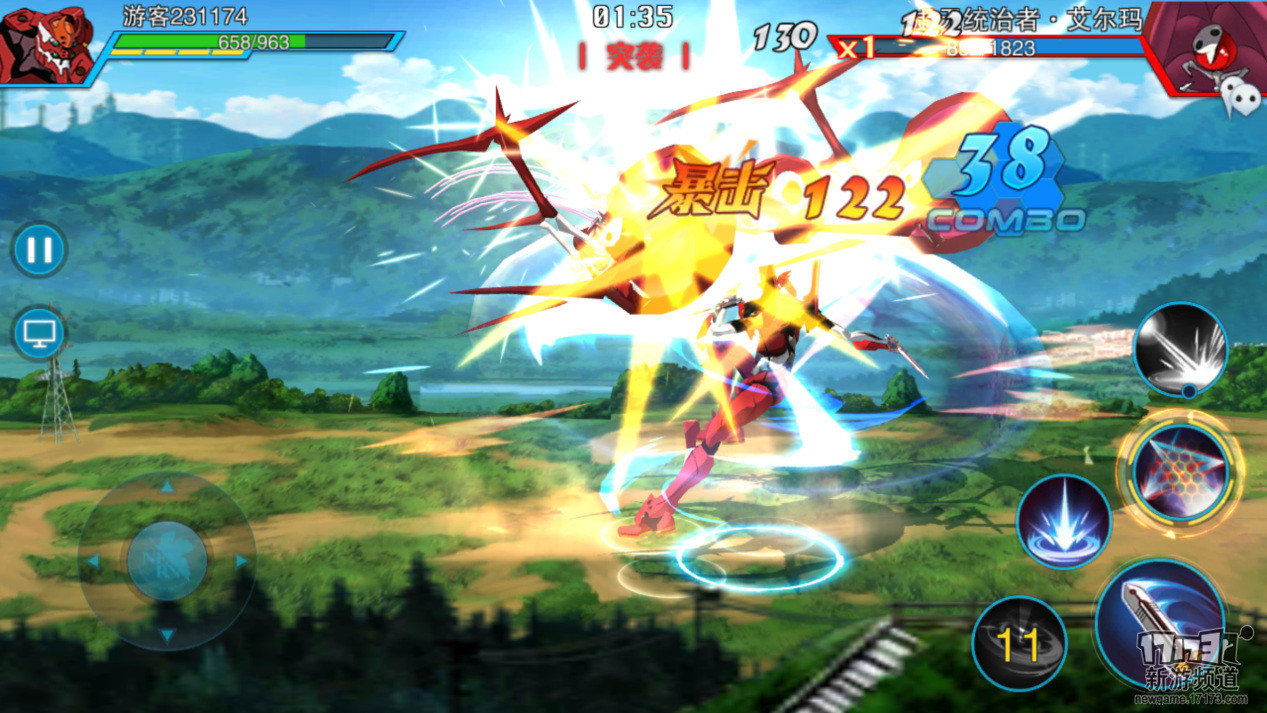
Task: Trigger the blue energy pillar skill
Action: [1063, 522]
